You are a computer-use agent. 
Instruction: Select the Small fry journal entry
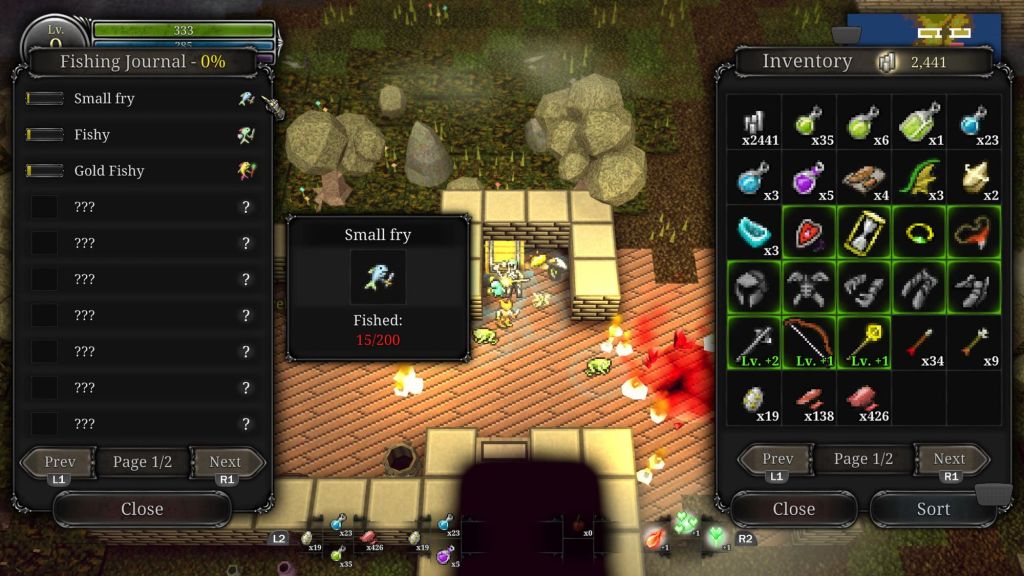(140, 99)
